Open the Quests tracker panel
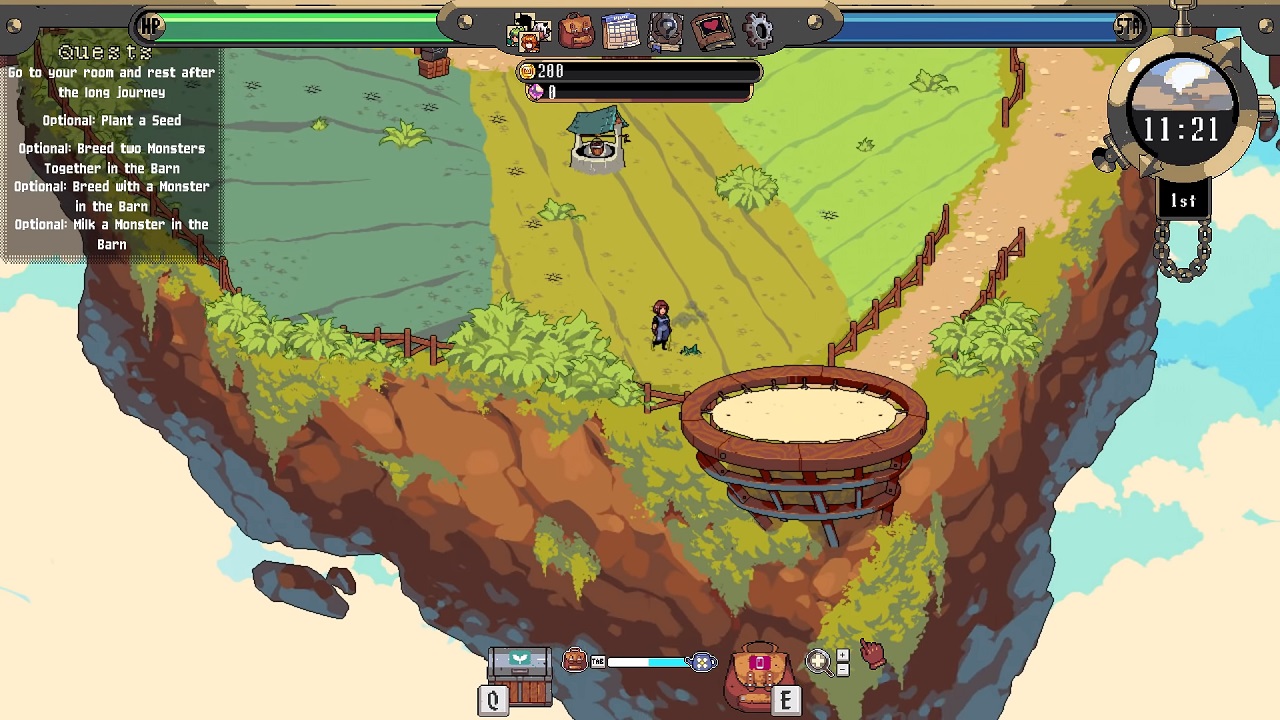 pyautogui.click(x=105, y=52)
